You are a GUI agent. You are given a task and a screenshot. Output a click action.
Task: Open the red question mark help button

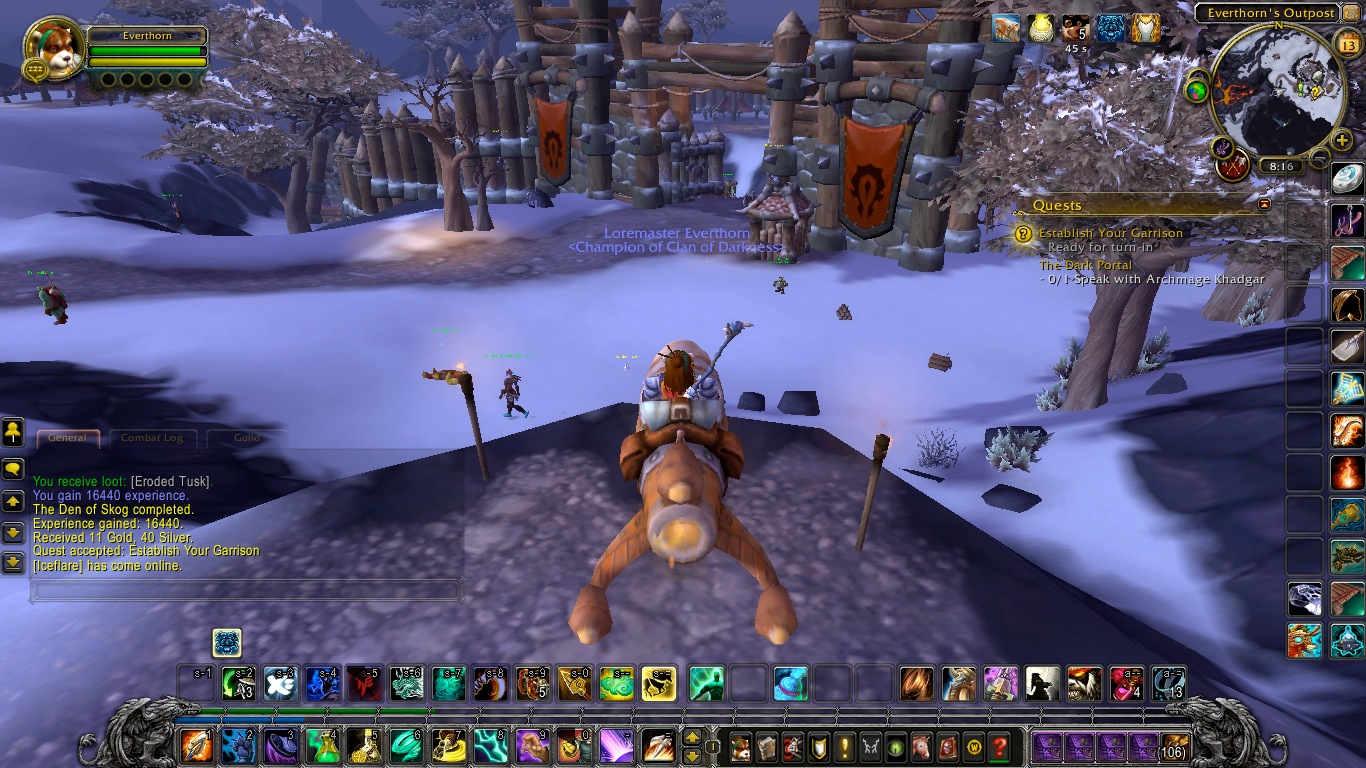pyautogui.click(x=999, y=746)
